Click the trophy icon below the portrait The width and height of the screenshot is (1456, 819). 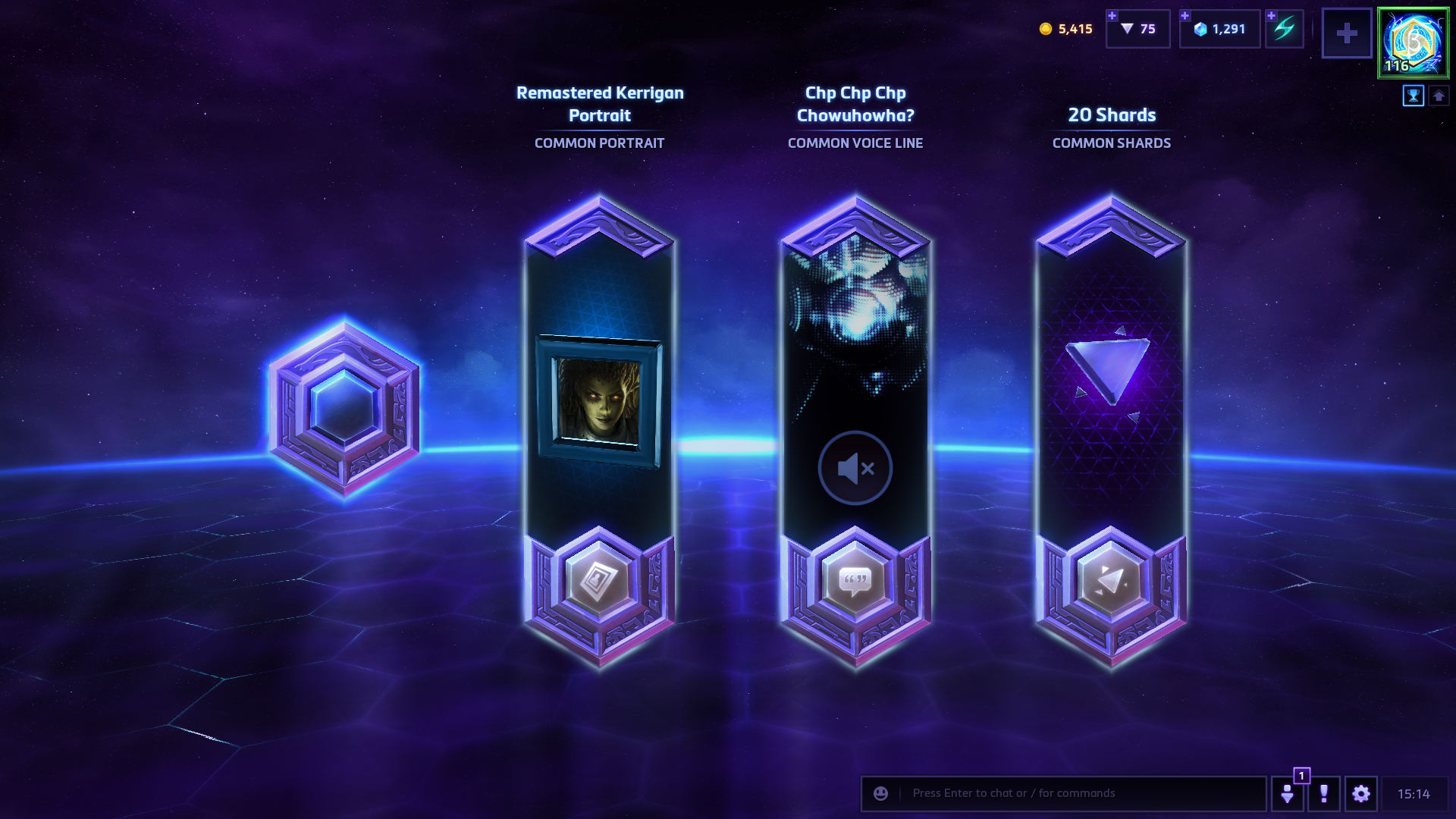coord(1414,96)
